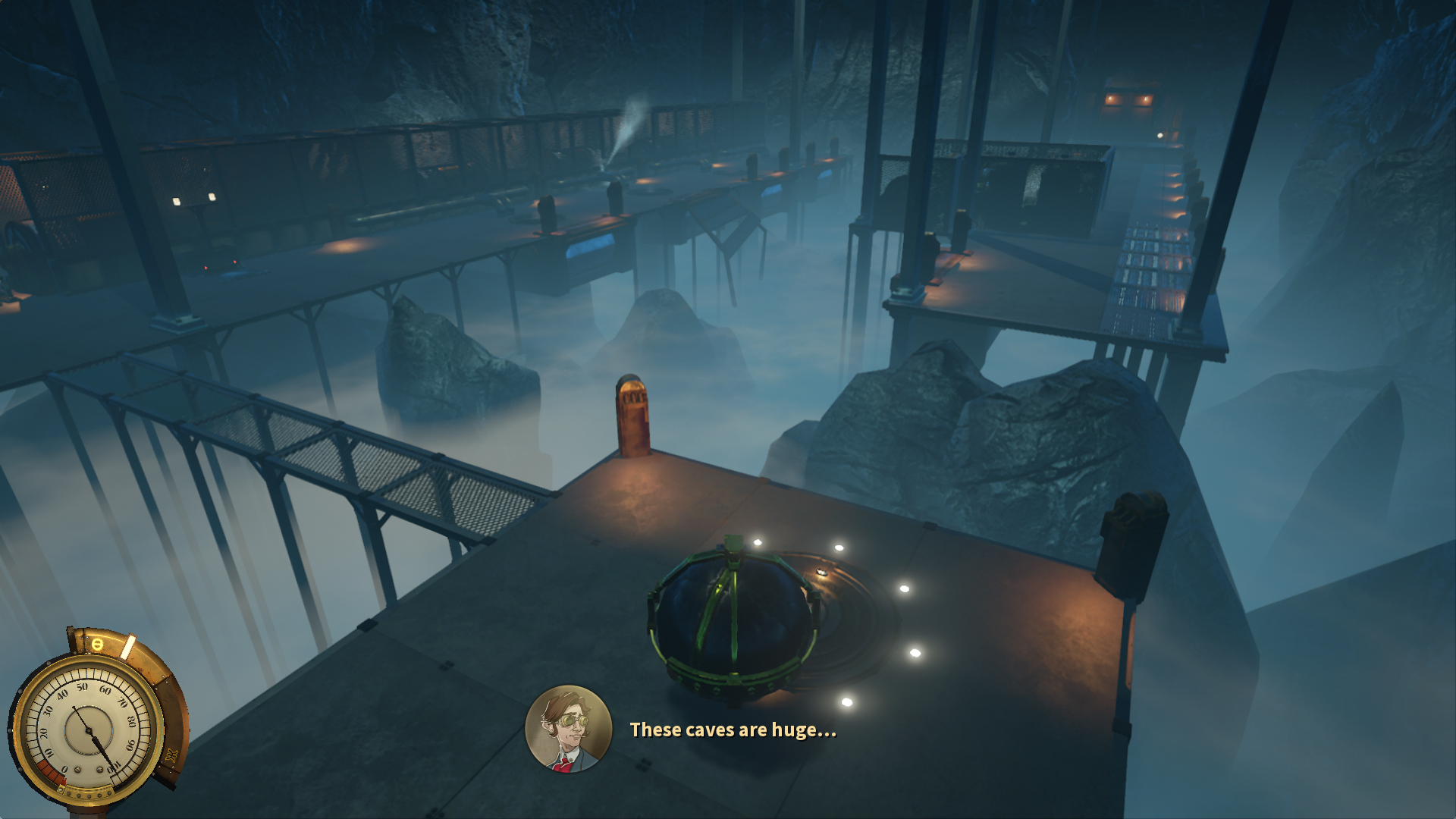This screenshot has height=819, width=1456.
Task: Toggle the glowing lamp beside the distant doorway
Action: pos(1160,136)
